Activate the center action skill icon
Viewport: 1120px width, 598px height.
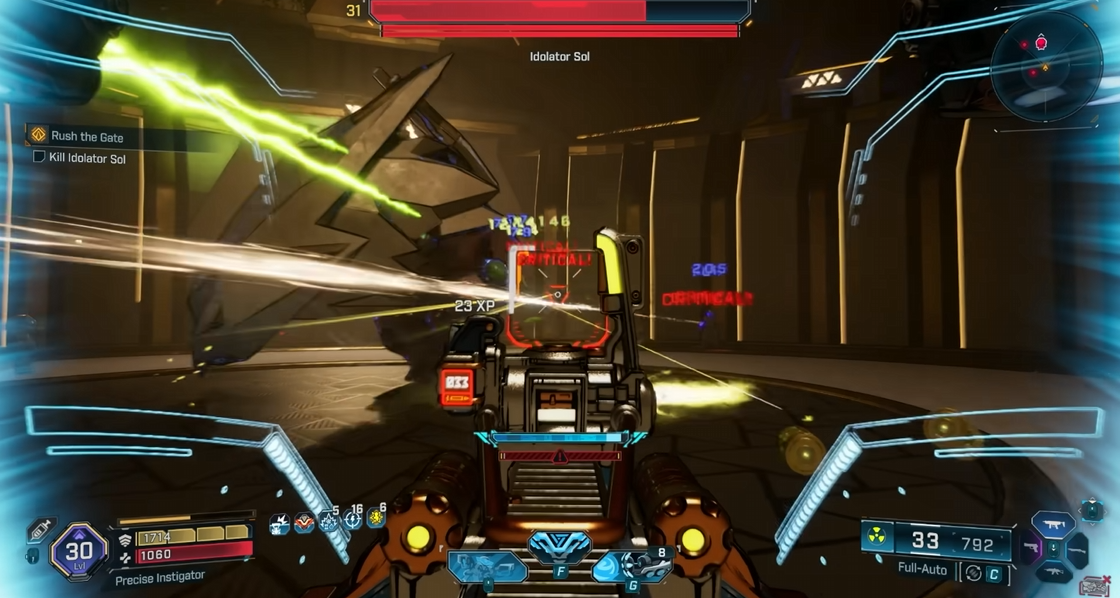[560, 549]
